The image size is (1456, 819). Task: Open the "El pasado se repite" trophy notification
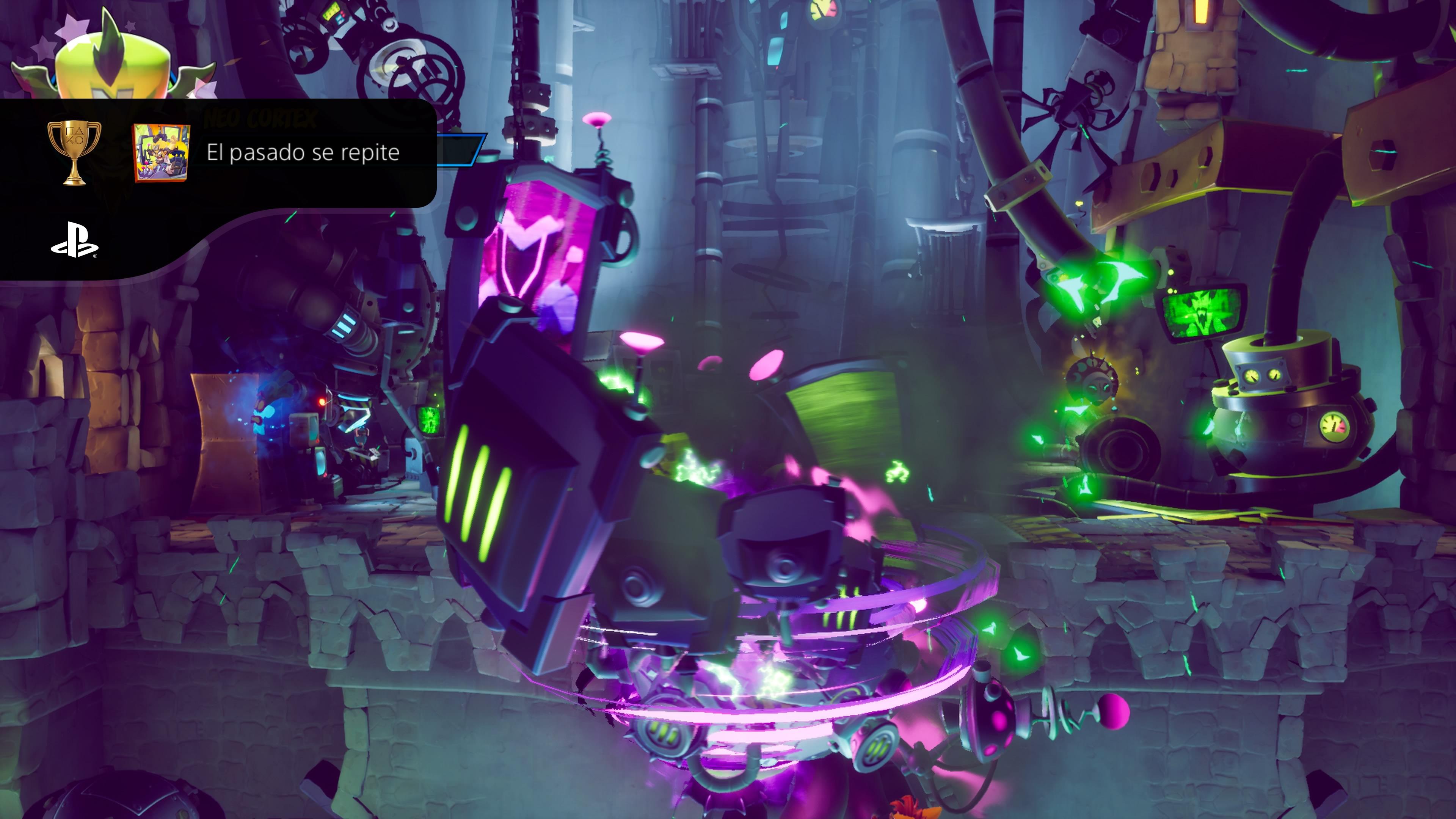[x=303, y=152]
